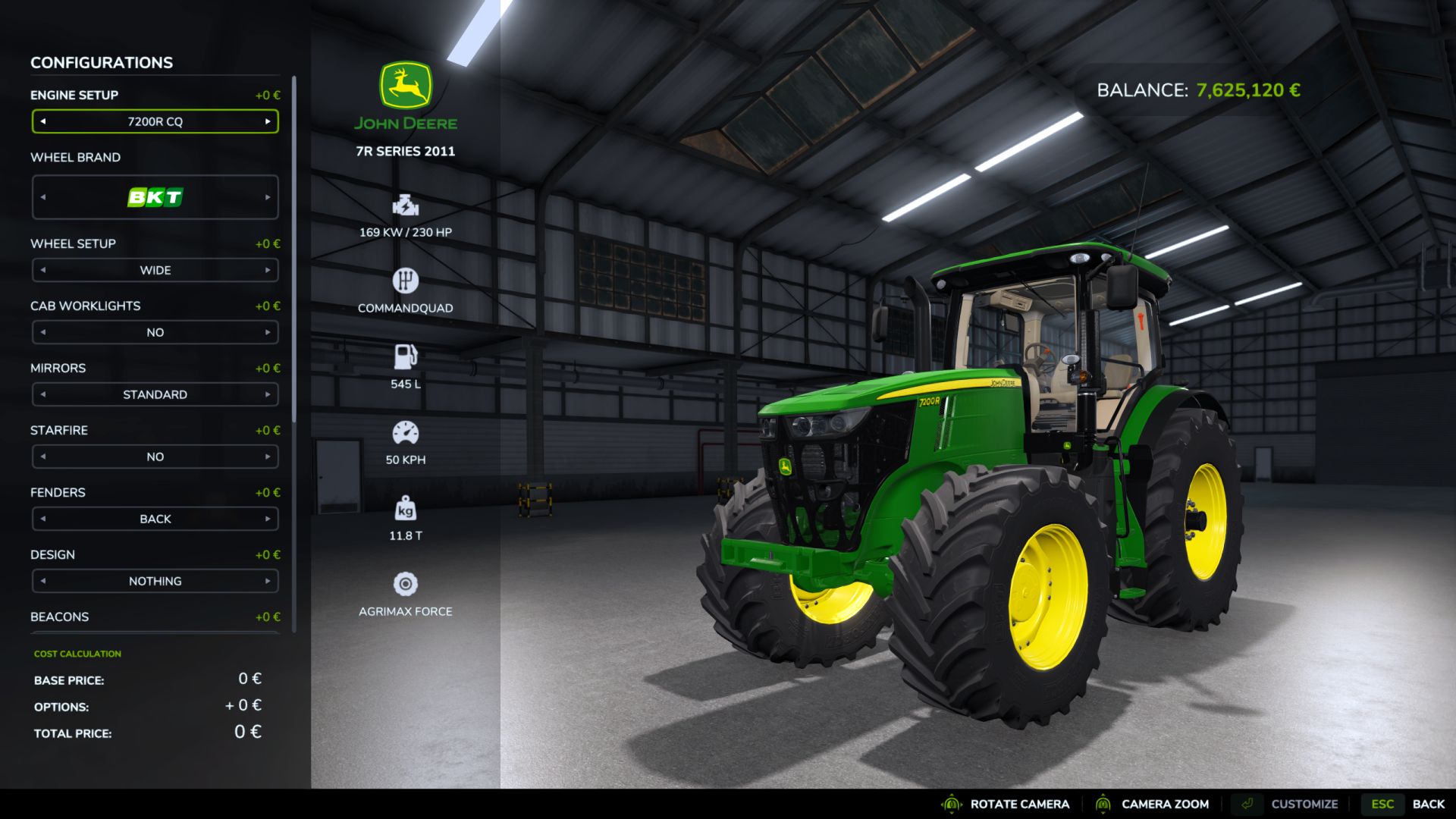Select next Engine Setup option
This screenshot has height=819, width=1456.
268,121
